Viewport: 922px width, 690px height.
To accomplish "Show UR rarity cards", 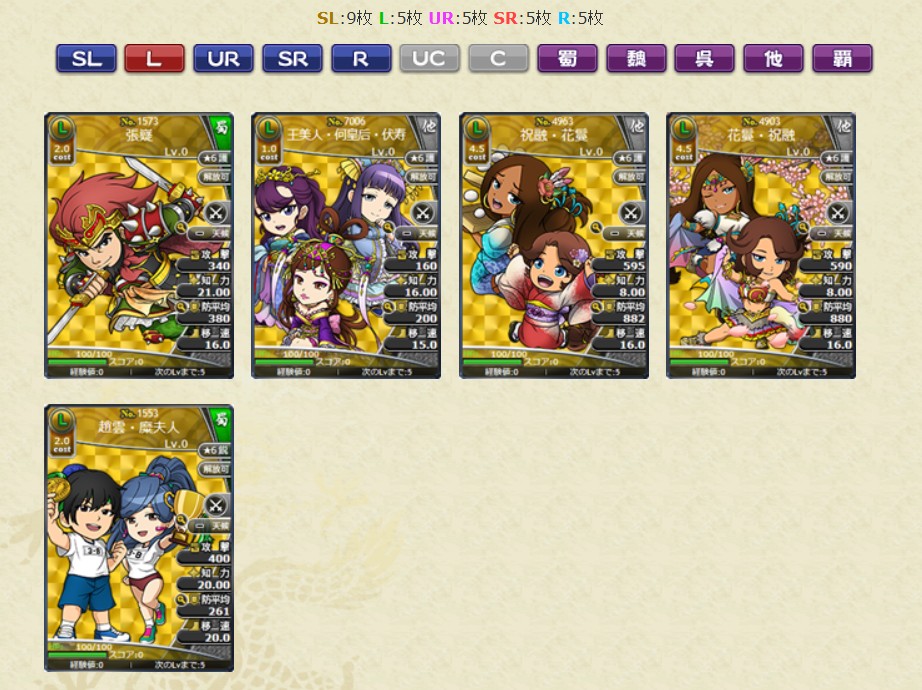I will pyautogui.click(x=223, y=59).
